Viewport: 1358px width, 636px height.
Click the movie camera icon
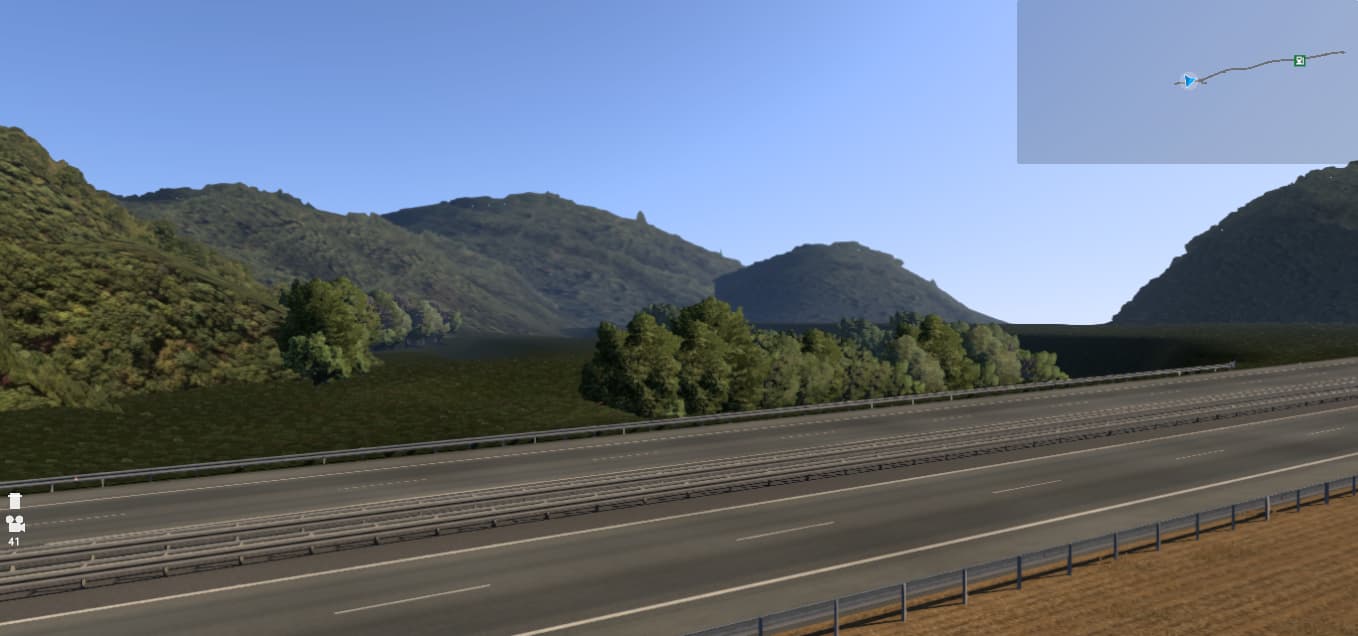(x=15, y=523)
